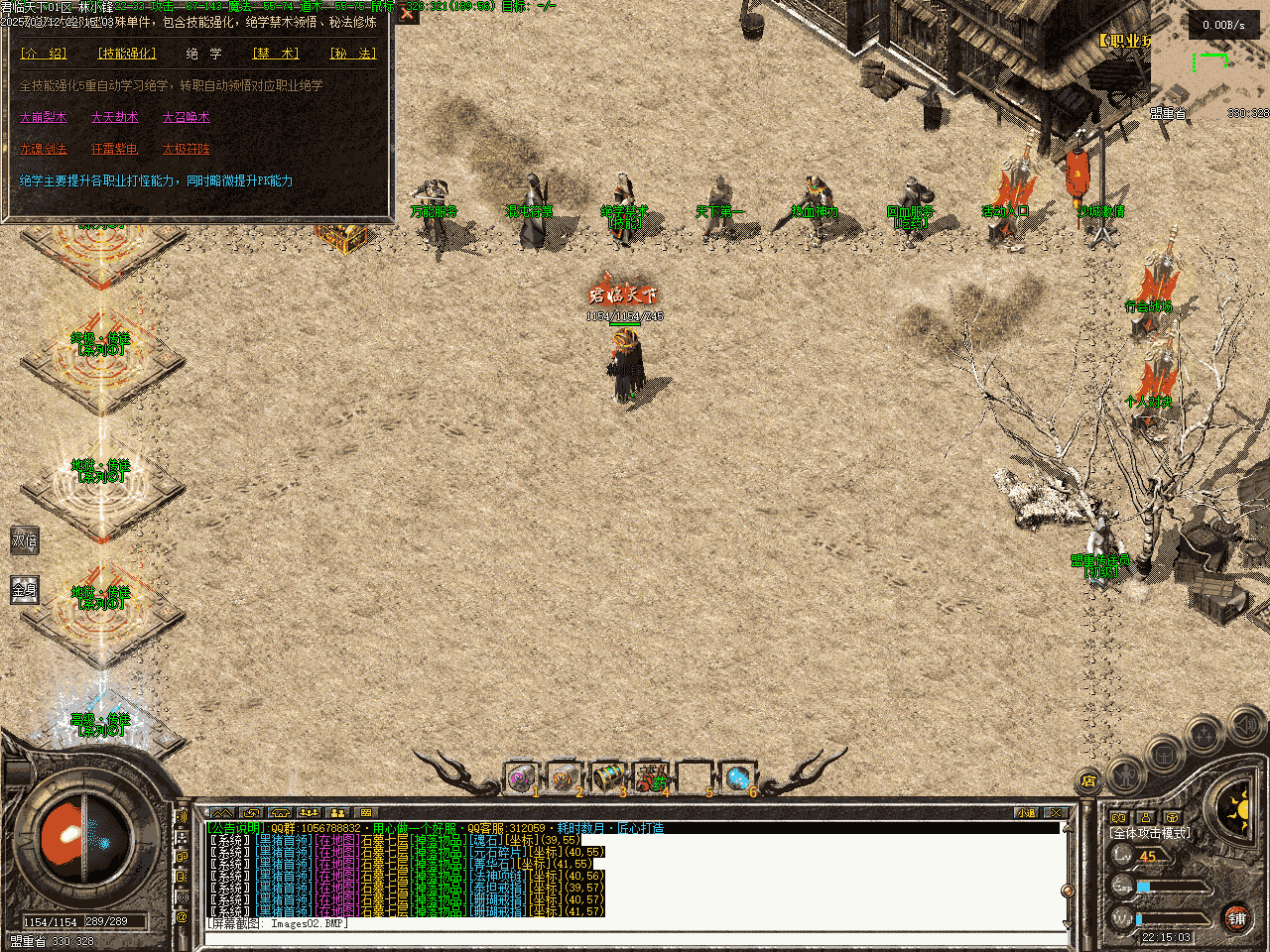Open the 秘法 tab
This screenshot has height=952, width=1270.
(352, 54)
